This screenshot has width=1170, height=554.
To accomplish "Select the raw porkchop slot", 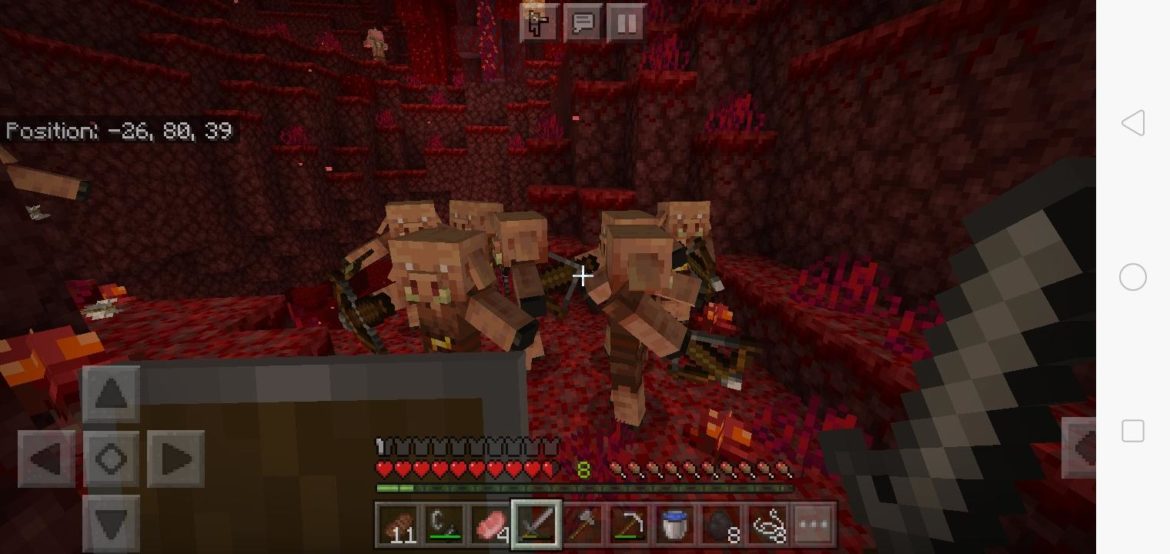I will 489,524.
